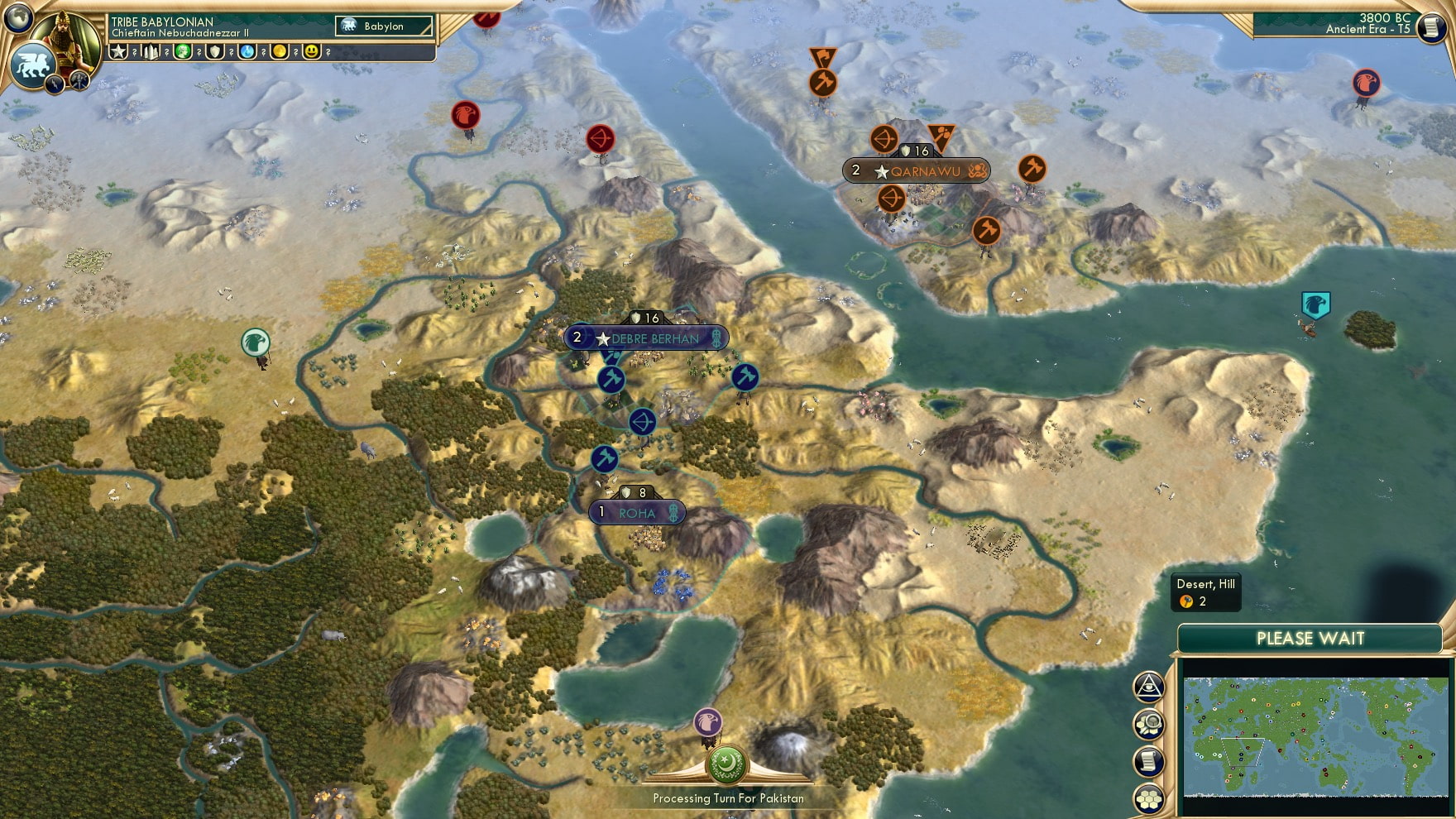
Task: Click the magnifying glass map options icon
Action: (1147, 722)
